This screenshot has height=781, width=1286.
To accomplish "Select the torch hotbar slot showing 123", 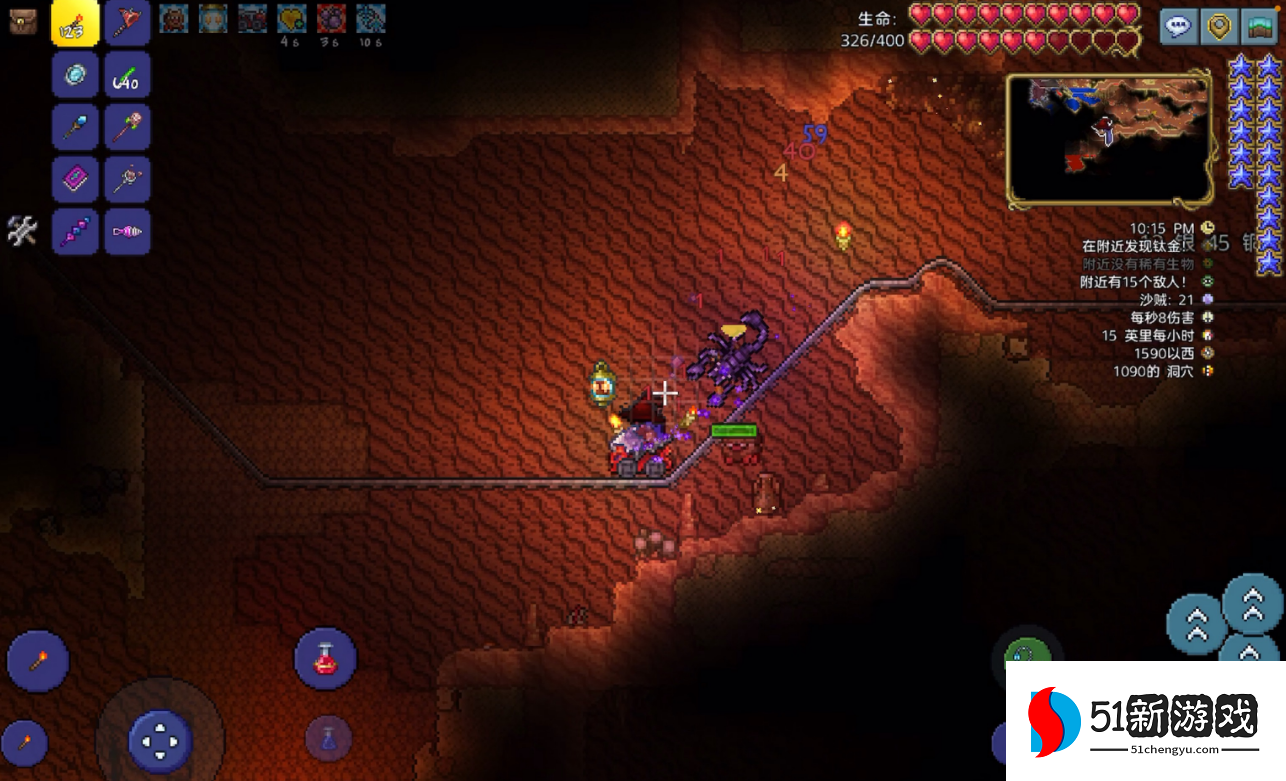I will coord(76,23).
